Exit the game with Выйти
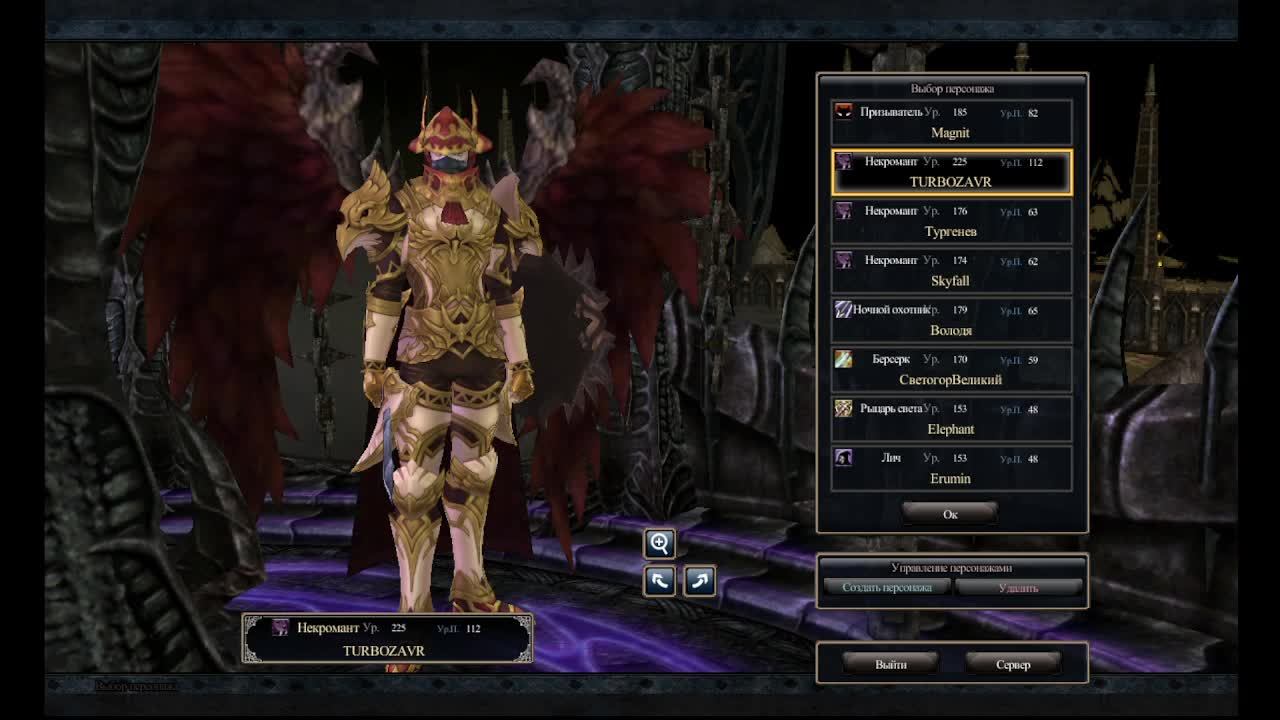This screenshot has height=720, width=1280. tap(890, 664)
